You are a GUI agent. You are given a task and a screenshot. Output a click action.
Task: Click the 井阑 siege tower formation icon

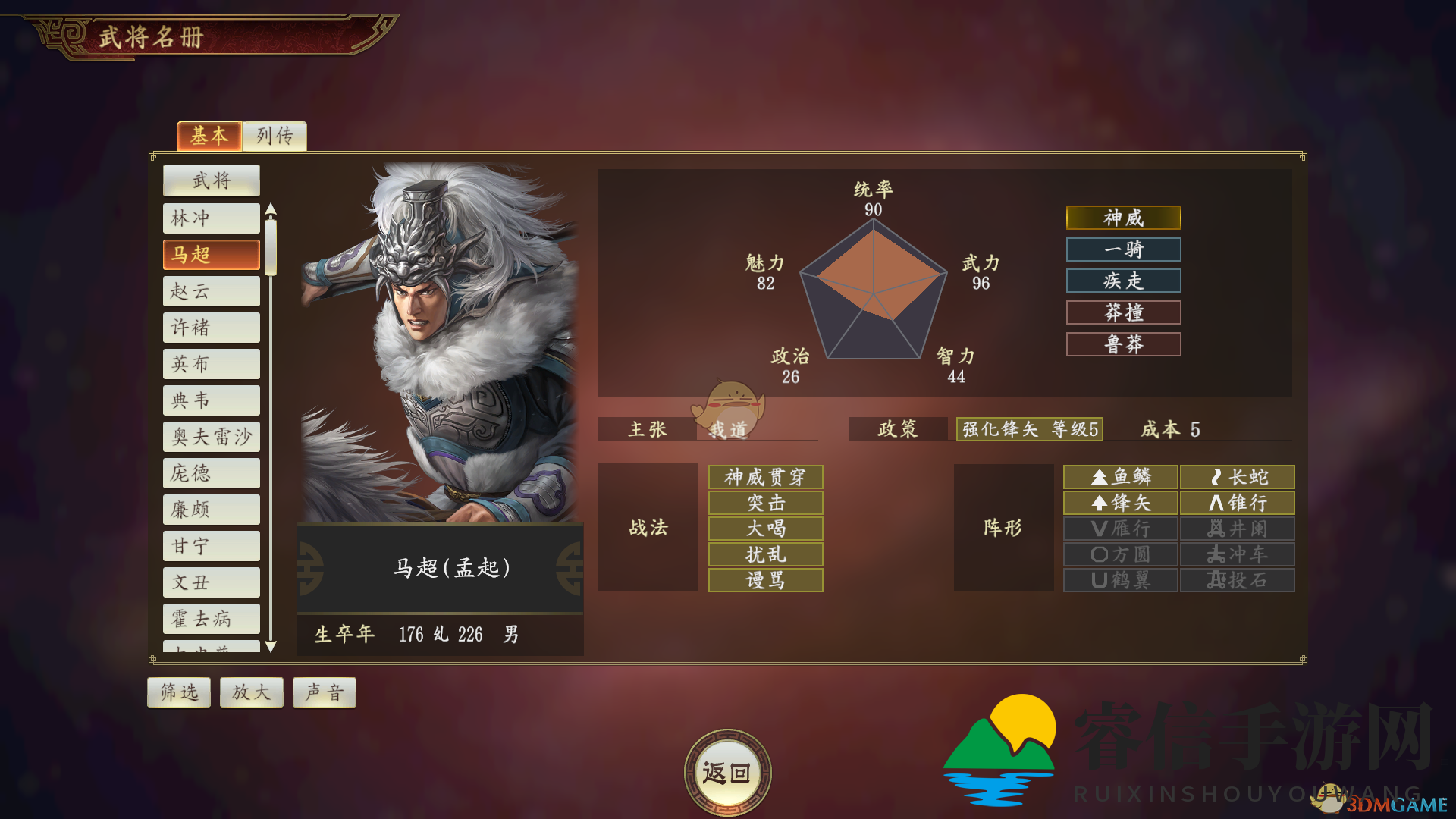(x=1237, y=529)
